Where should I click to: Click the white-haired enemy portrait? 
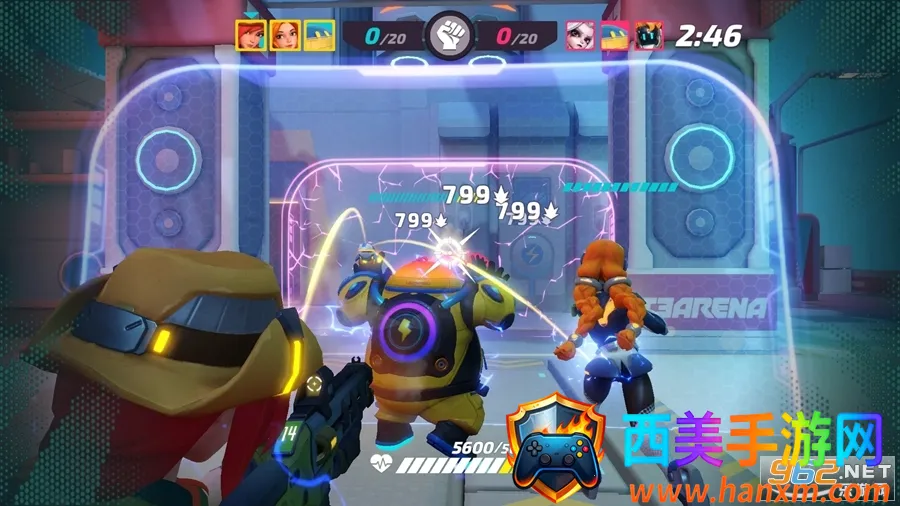(x=580, y=35)
